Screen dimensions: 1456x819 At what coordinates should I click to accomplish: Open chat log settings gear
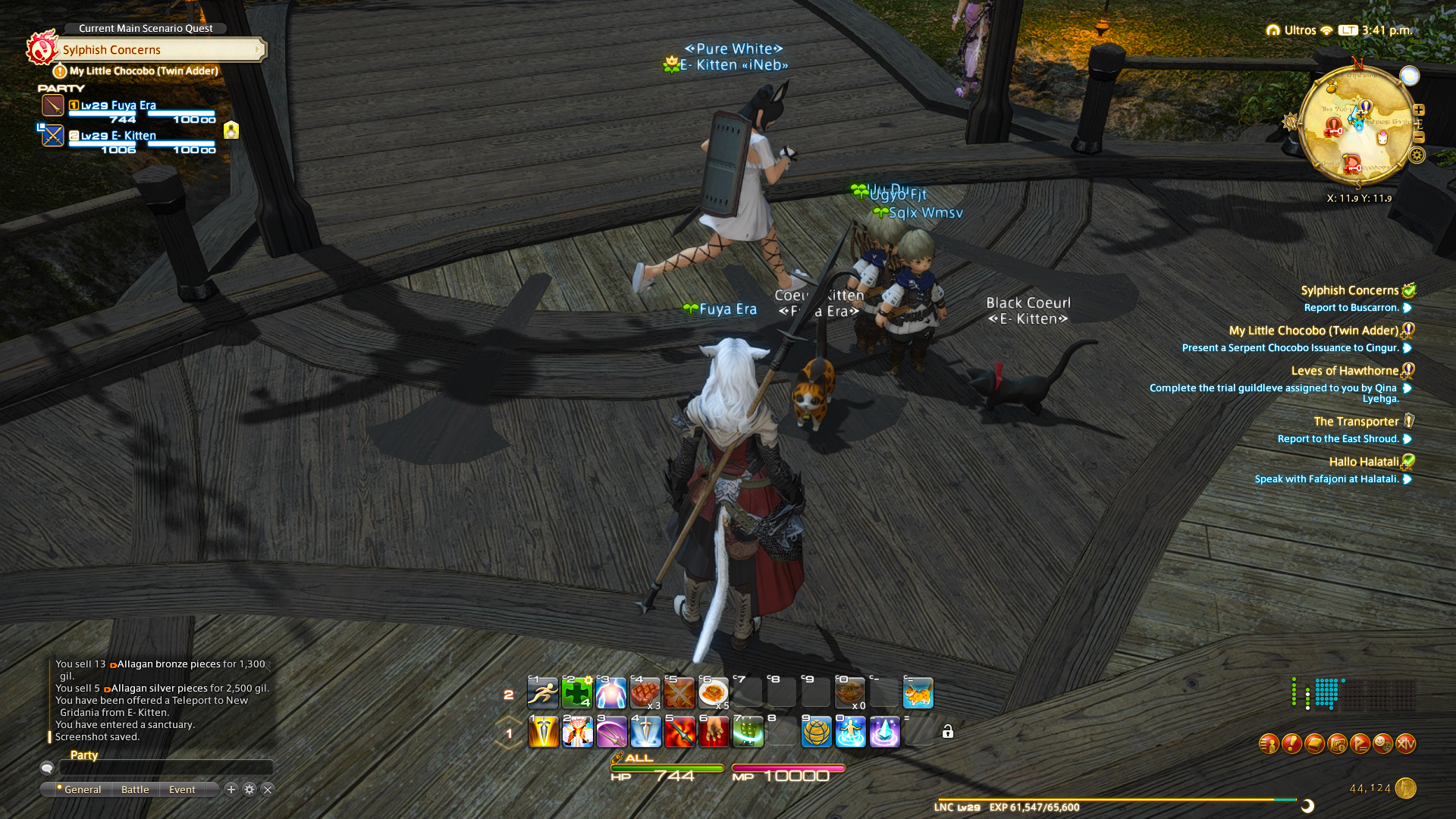249,789
